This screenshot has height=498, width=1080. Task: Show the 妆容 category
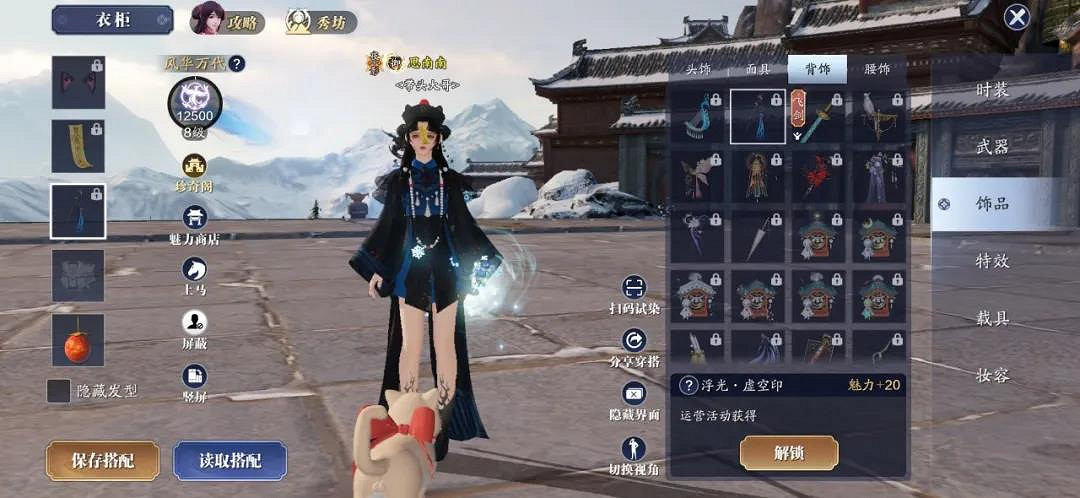(992, 375)
